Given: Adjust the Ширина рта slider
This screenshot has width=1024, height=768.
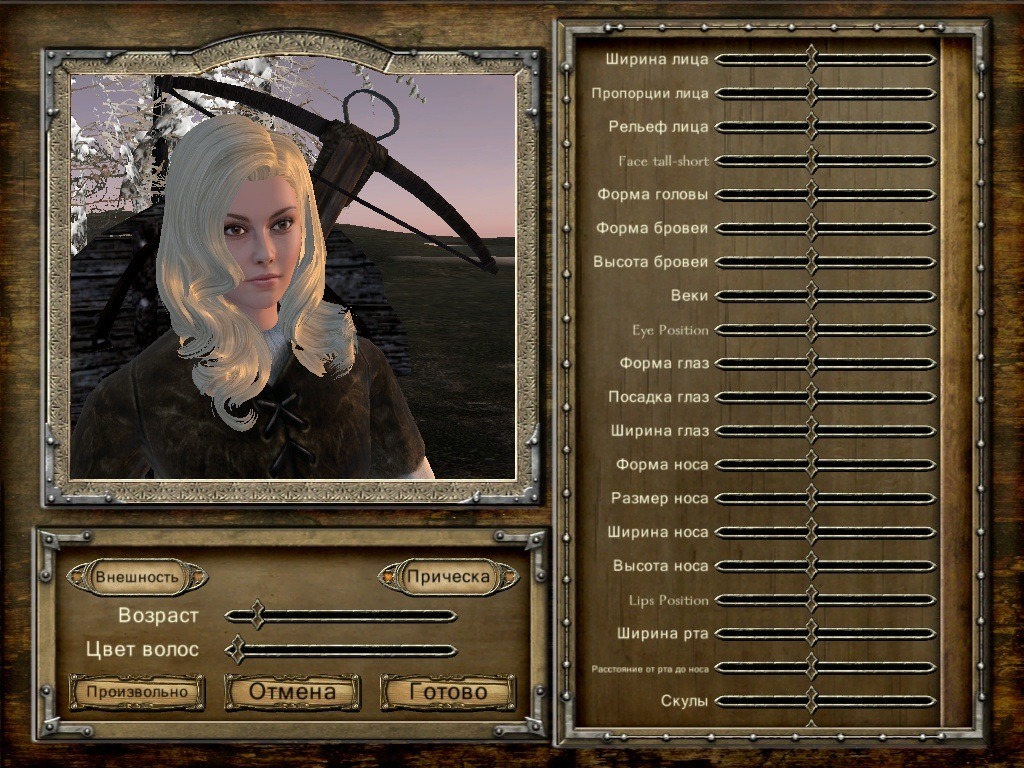Looking at the screenshot, I should click(x=811, y=633).
